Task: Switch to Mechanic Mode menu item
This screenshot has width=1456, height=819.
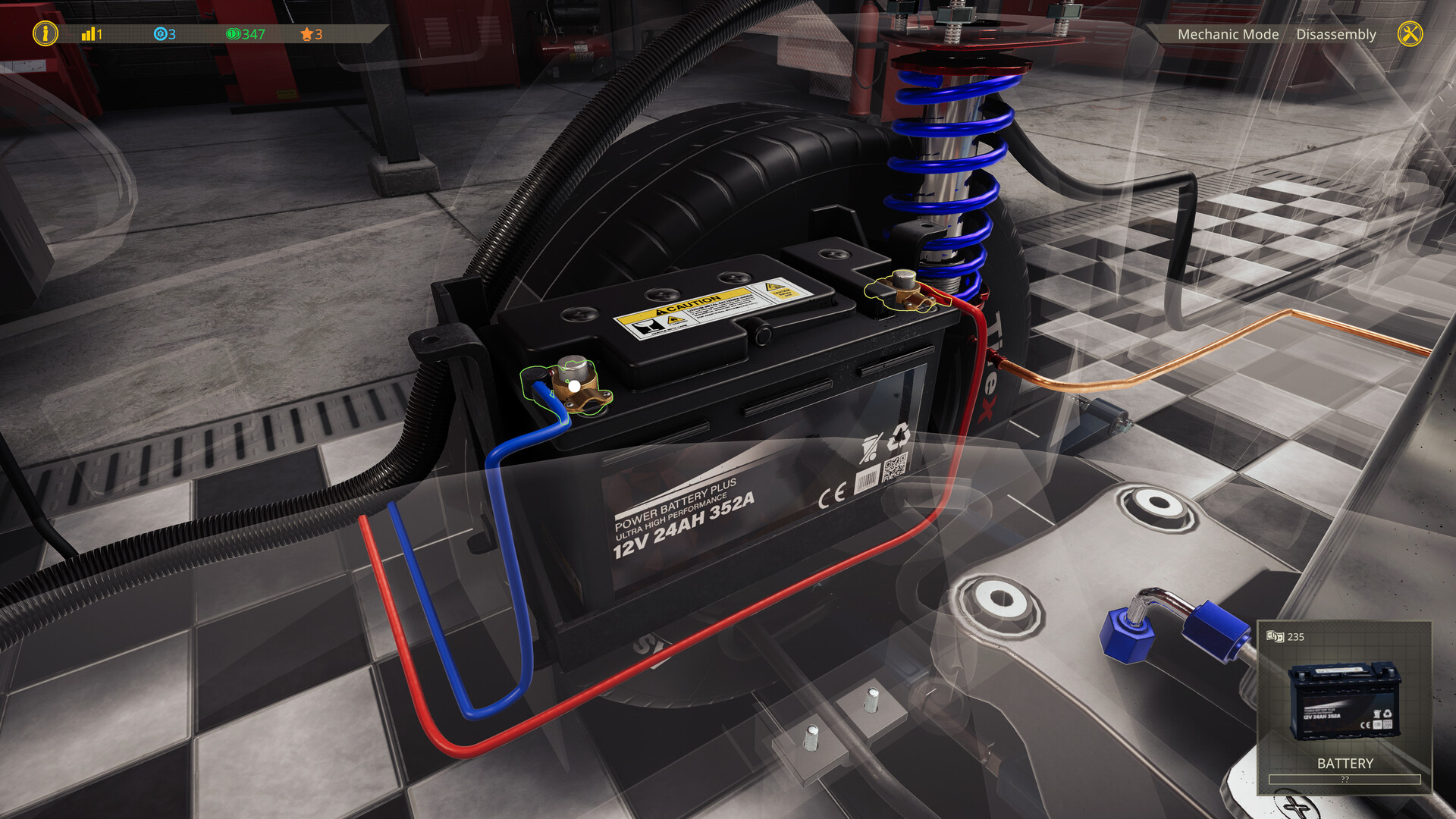Action: (1228, 34)
